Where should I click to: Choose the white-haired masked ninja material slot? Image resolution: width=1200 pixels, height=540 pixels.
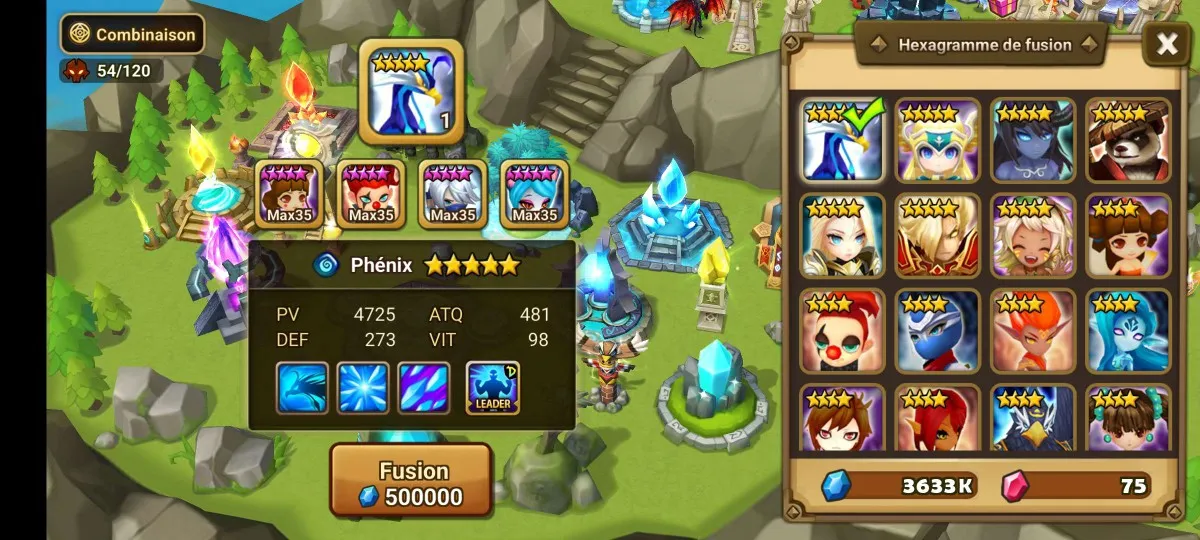(x=452, y=193)
